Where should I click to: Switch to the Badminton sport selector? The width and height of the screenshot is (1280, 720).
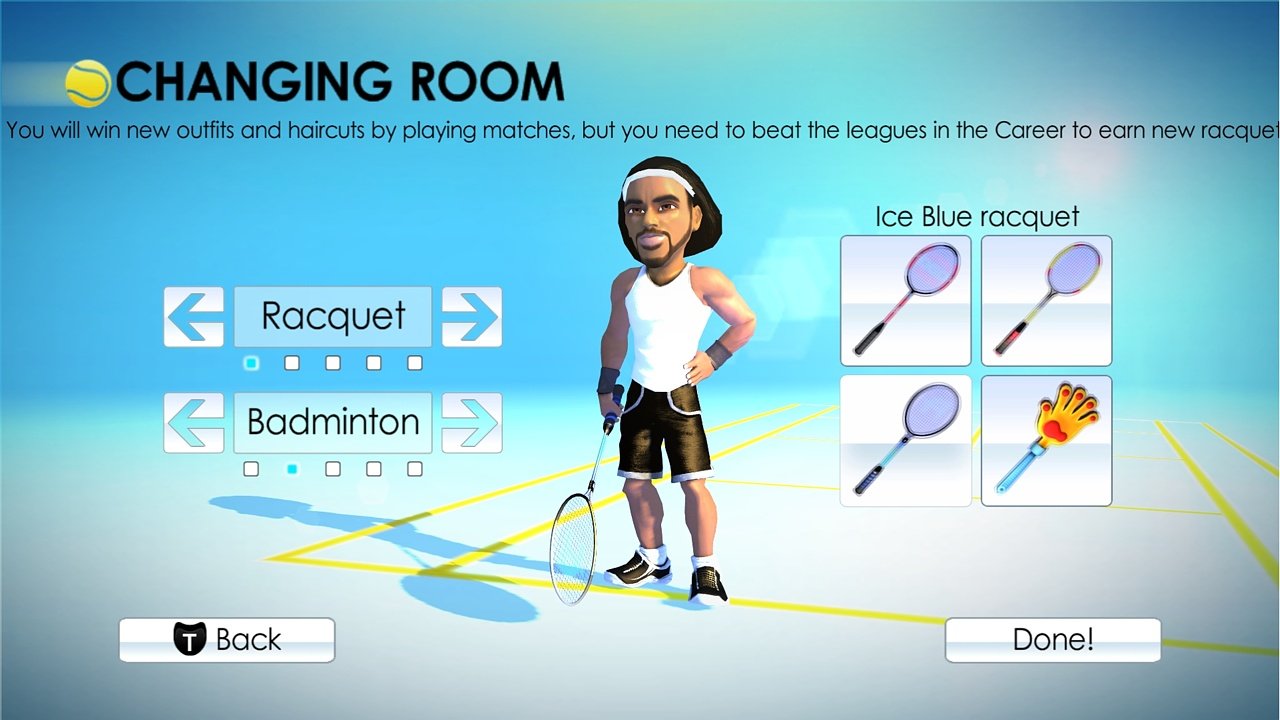[332, 422]
